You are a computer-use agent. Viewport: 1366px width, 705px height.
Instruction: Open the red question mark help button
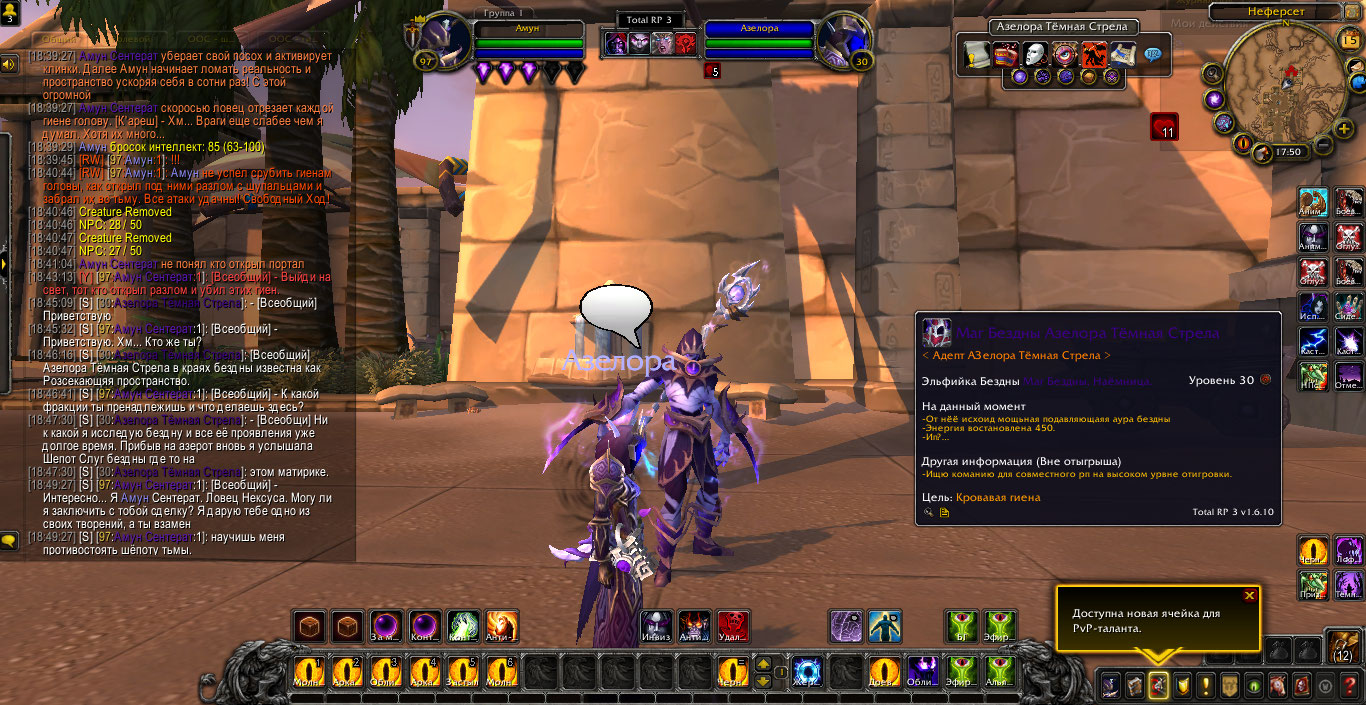pos(1350,685)
